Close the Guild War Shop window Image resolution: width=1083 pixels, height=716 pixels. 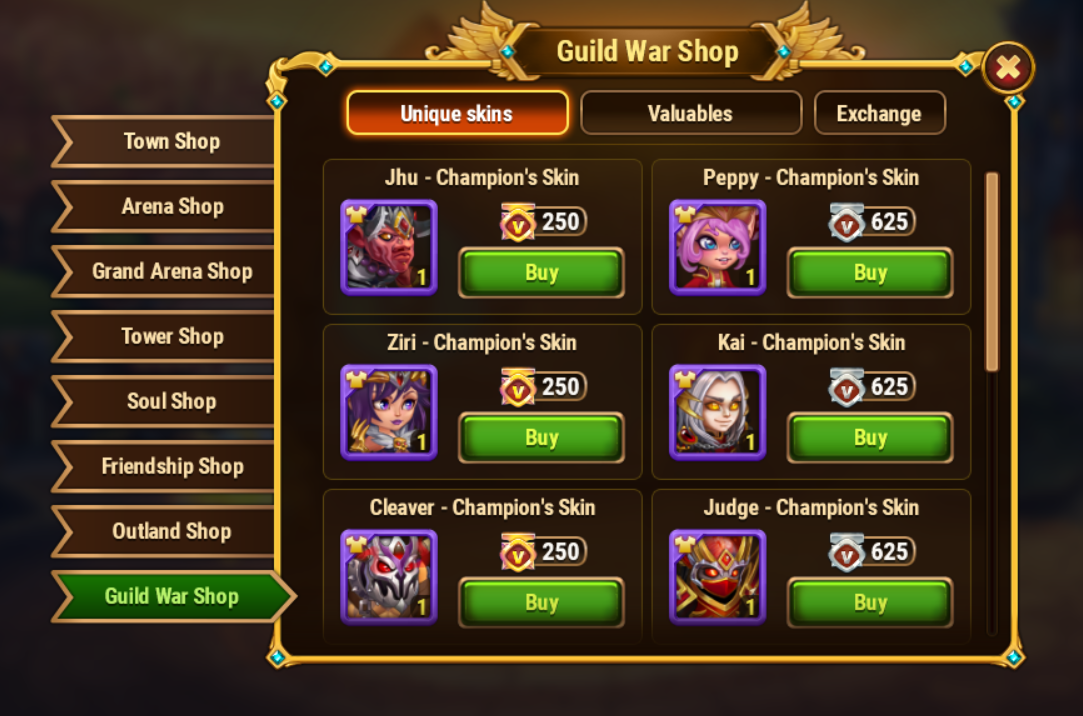(x=1008, y=68)
